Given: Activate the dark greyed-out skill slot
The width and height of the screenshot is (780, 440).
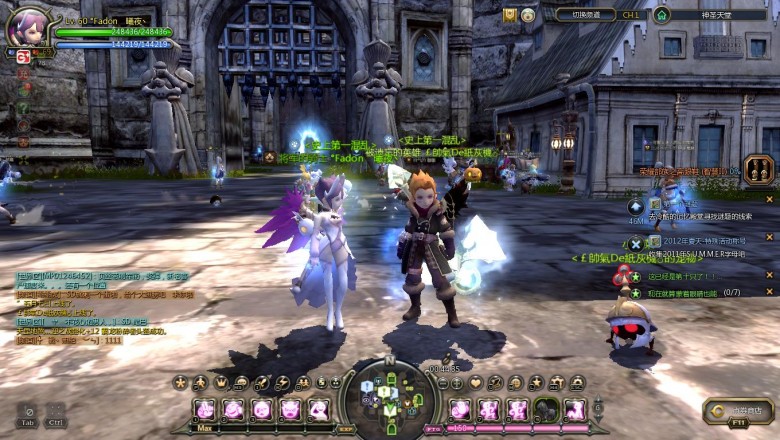Looking at the screenshot, I should coord(545,409).
